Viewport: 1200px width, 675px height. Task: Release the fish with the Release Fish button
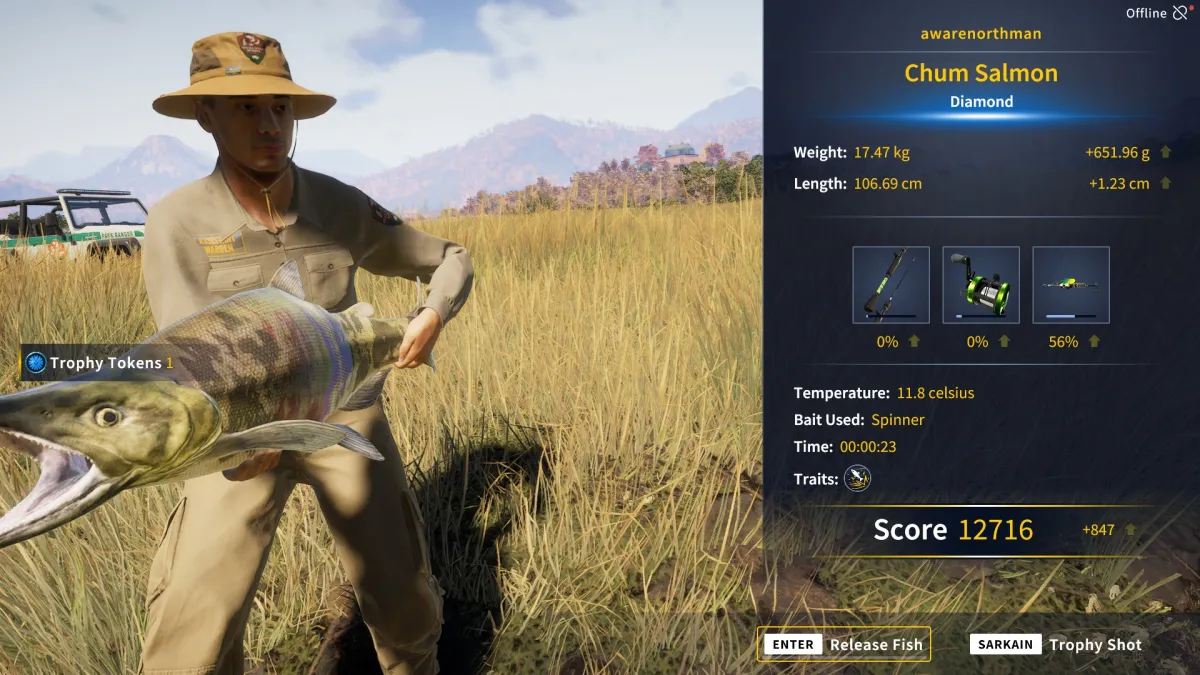(844, 644)
